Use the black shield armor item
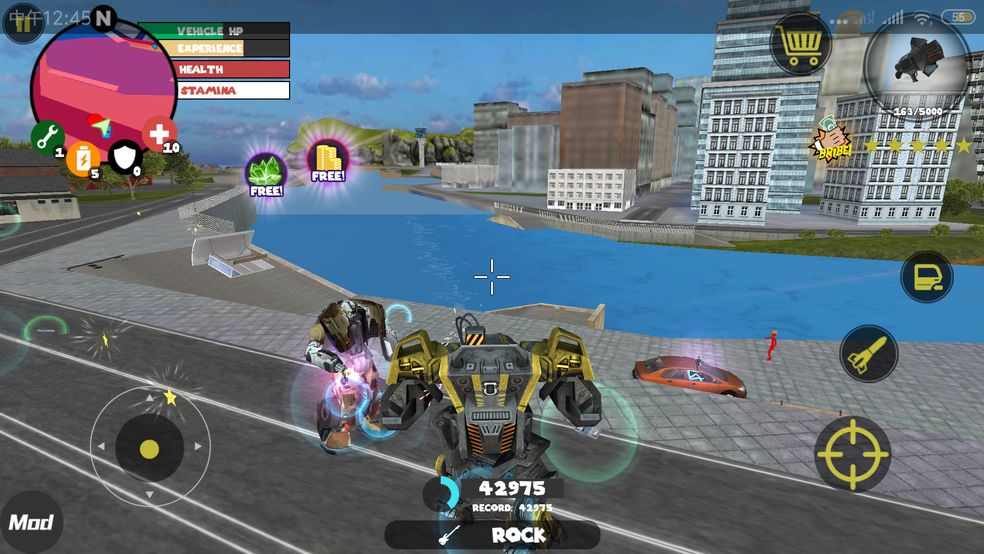 pyautogui.click(x=124, y=157)
